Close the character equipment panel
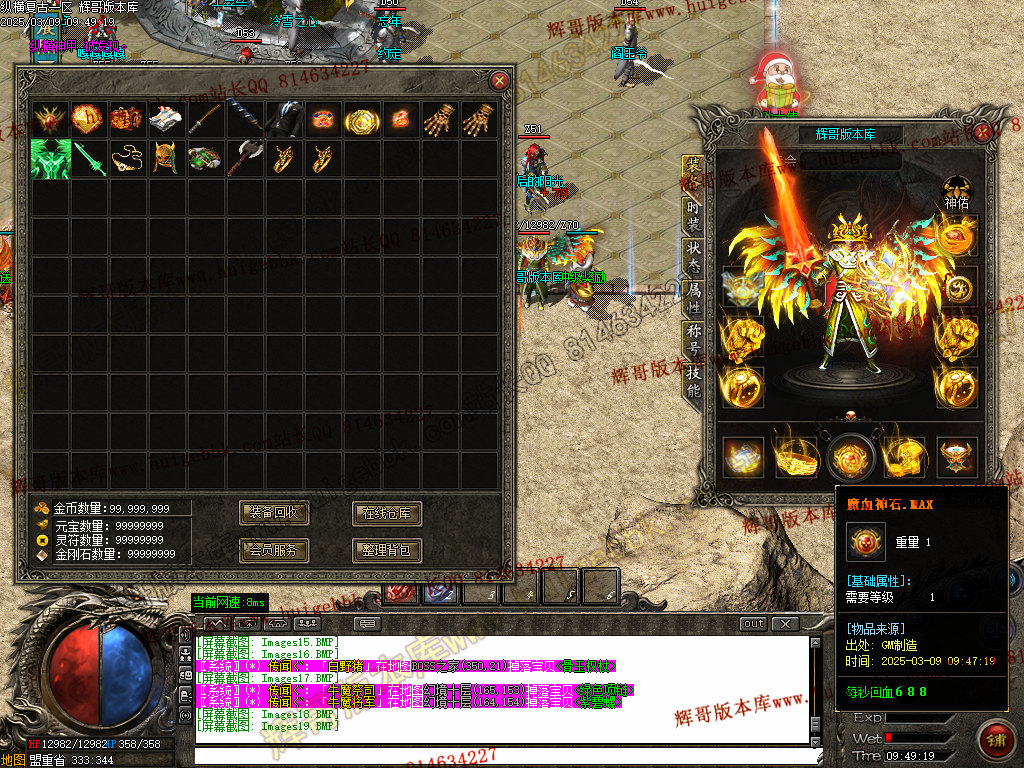Image resolution: width=1024 pixels, height=768 pixels. [x=984, y=131]
